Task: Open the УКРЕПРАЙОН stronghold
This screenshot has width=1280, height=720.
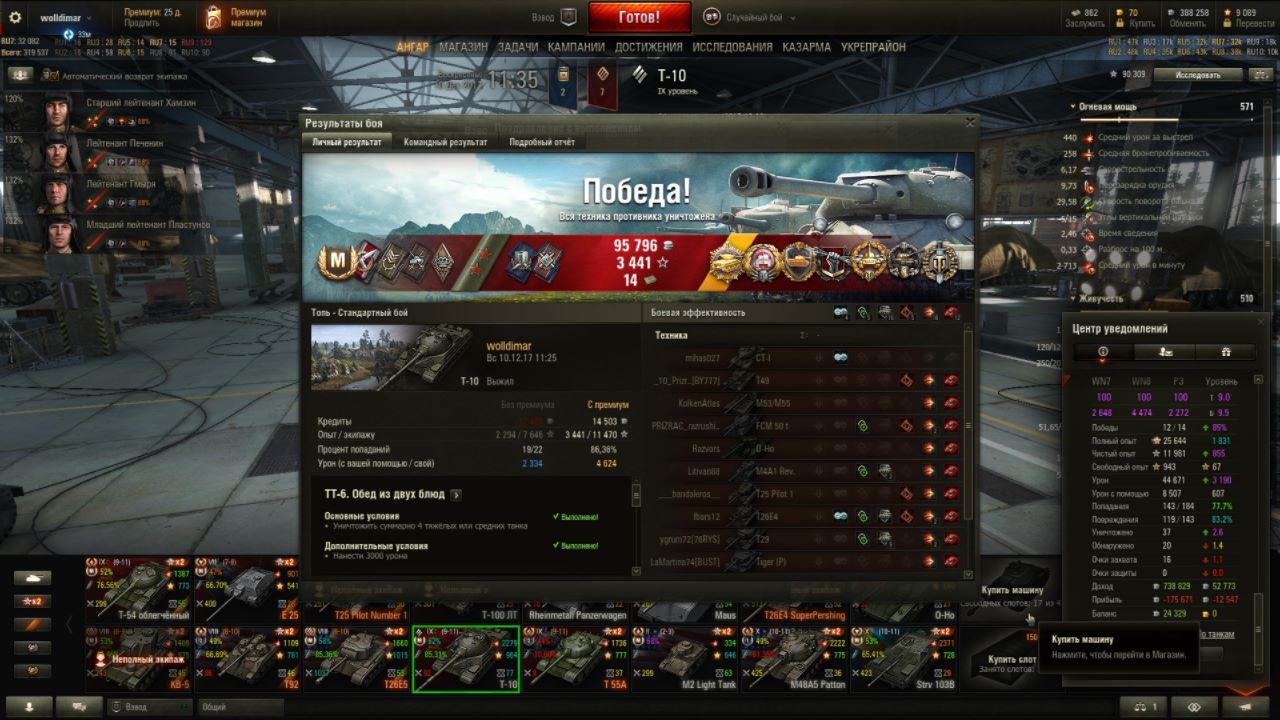Action: tap(873, 47)
